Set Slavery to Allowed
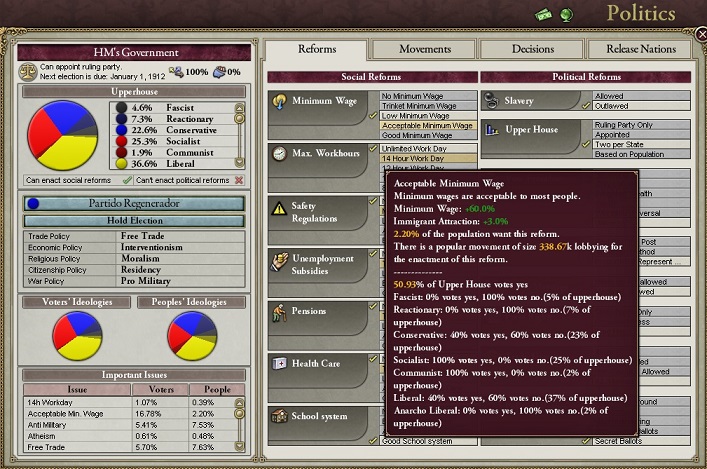This screenshot has width=707, height=469. point(625,96)
